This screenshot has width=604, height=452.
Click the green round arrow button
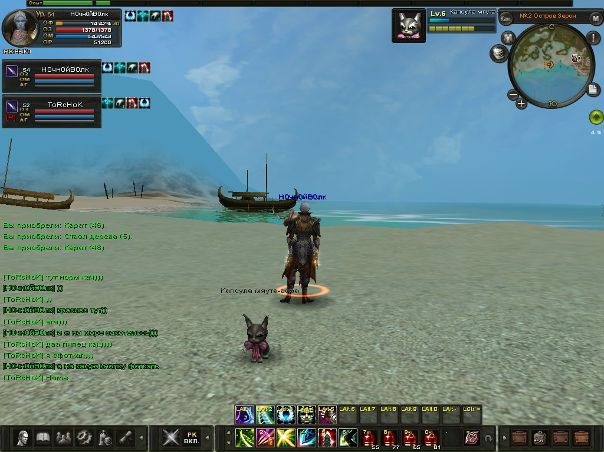pyautogui.click(x=595, y=117)
